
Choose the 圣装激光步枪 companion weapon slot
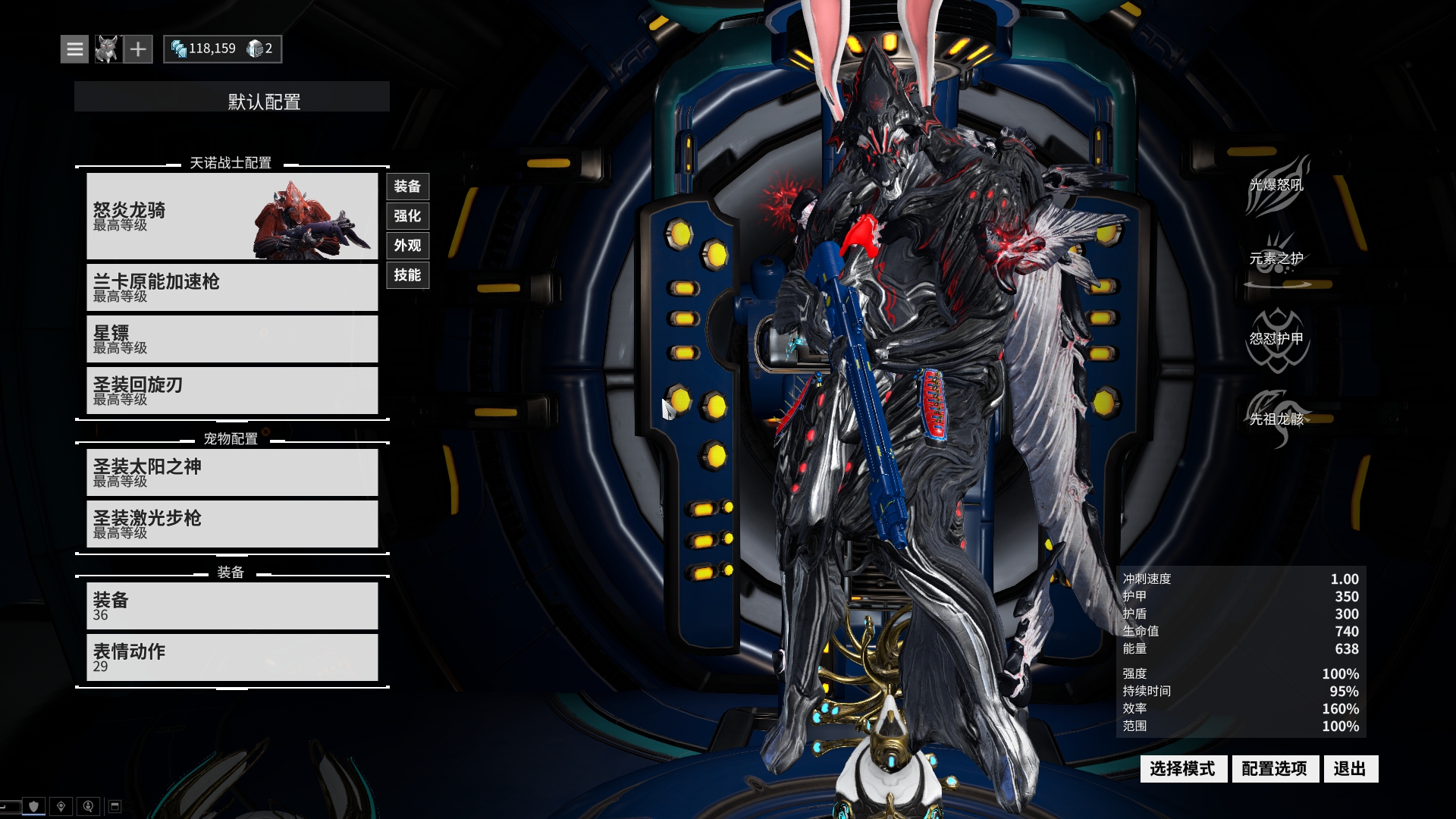tap(232, 524)
